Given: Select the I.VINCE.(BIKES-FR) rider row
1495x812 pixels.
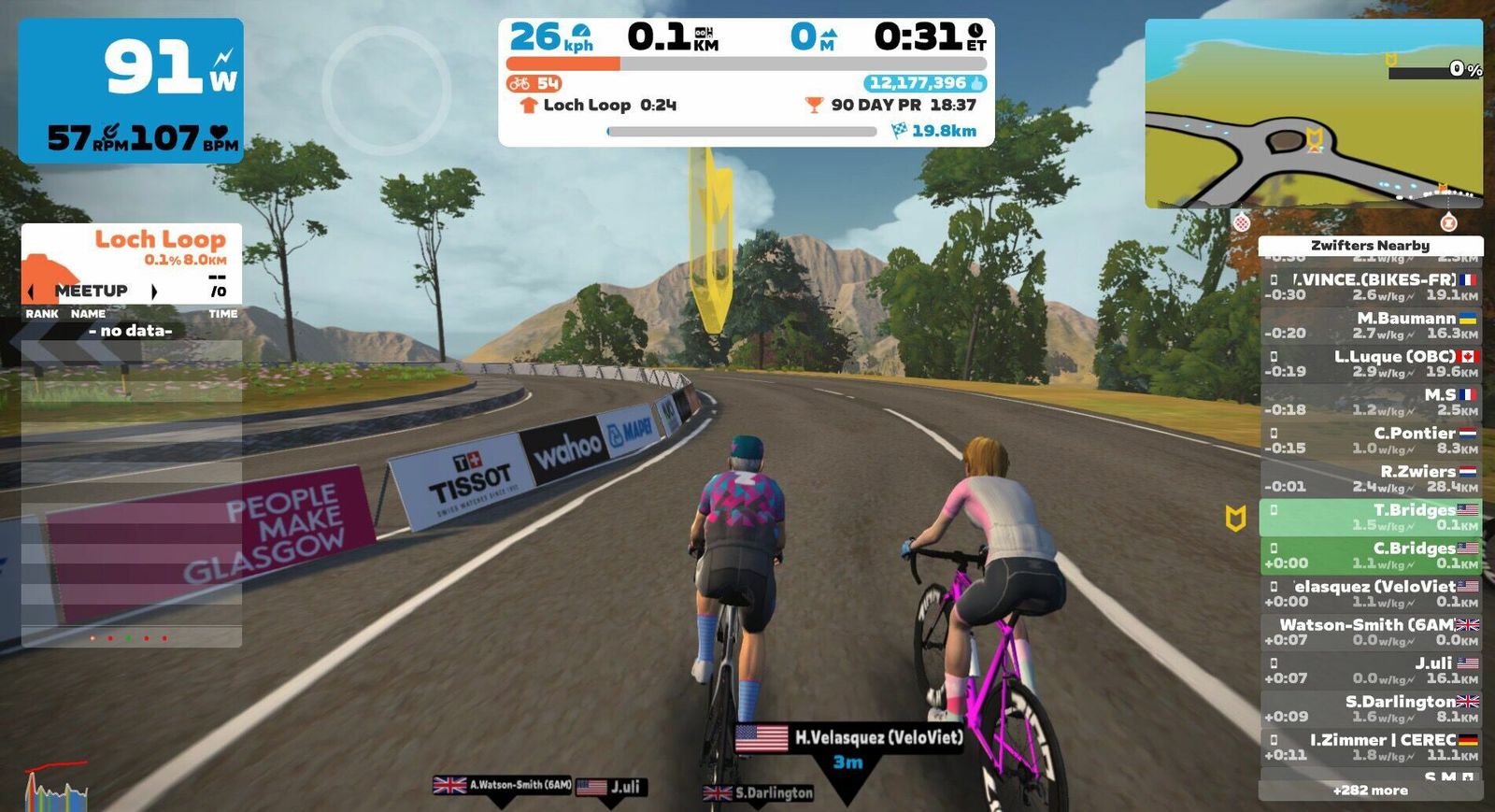Looking at the screenshot, I should coord(1370,287).
